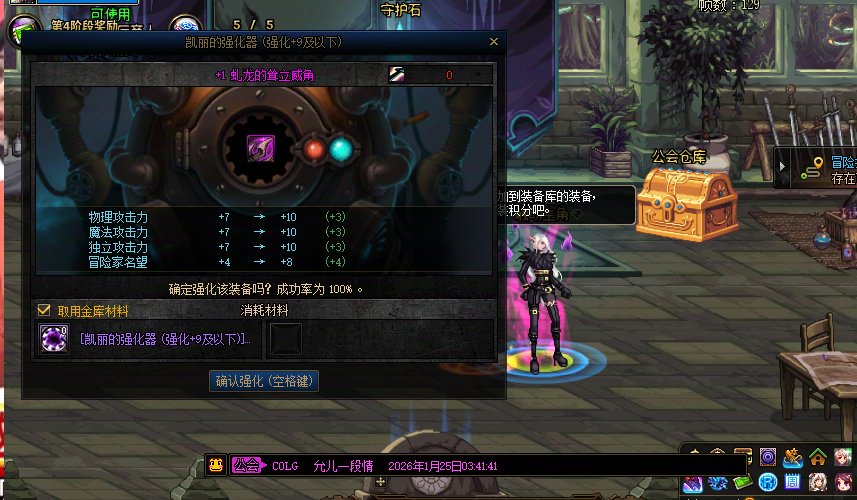
Task: Open the green house icon in menu bar
Action: click(818, 458)
